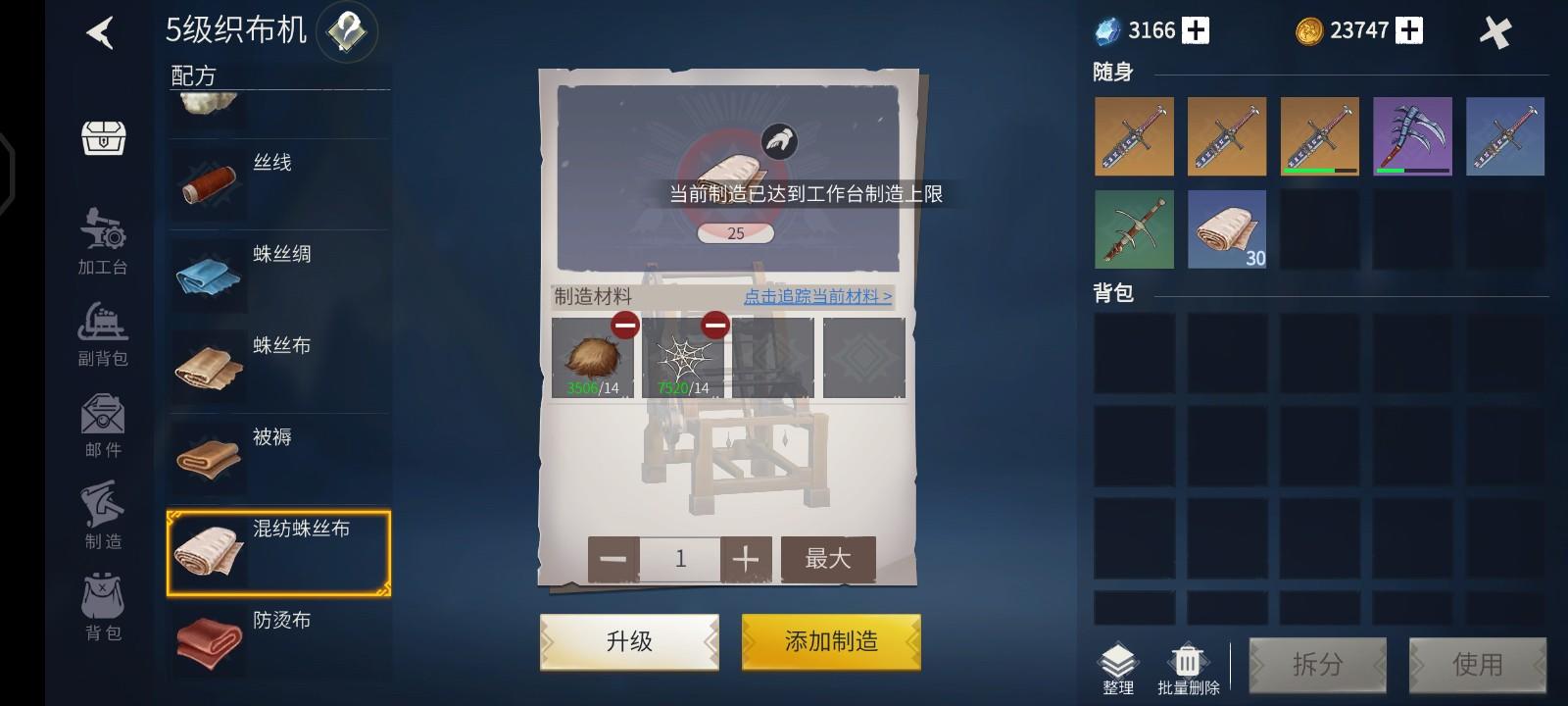Select the 加工台 processing bench icon
The height and width of the screenshot is (706, 1568).
pyautogui.click(x=103, y=237)
